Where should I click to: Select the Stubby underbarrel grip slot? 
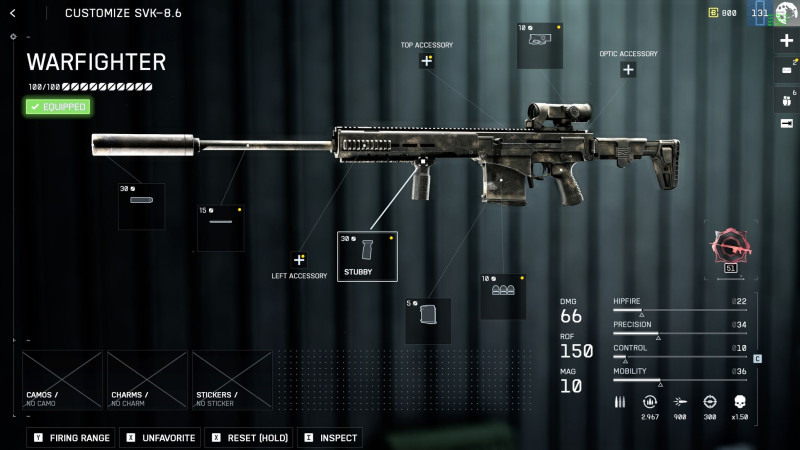367,257
